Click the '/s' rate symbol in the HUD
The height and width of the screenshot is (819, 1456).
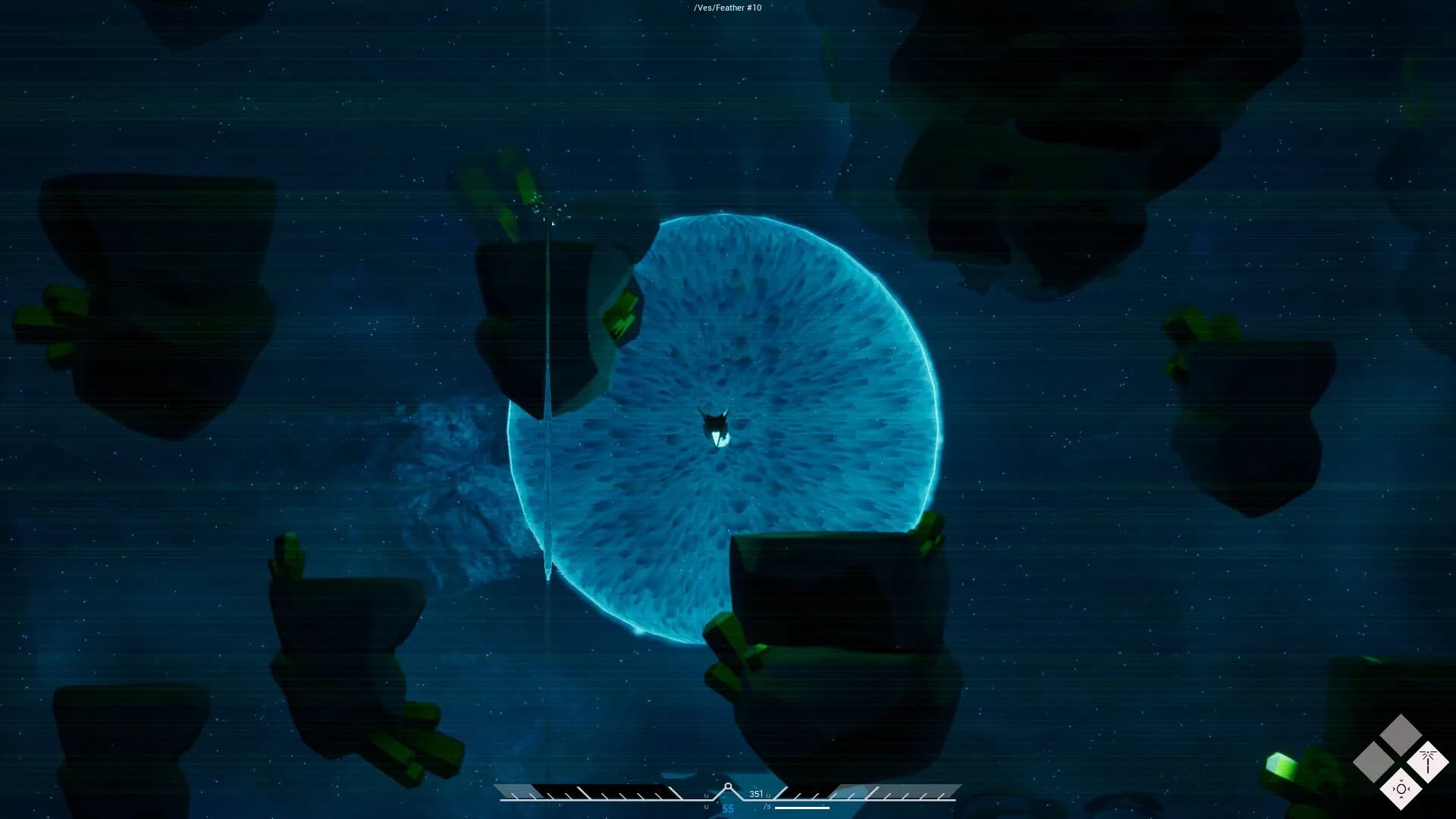[767, 805]
